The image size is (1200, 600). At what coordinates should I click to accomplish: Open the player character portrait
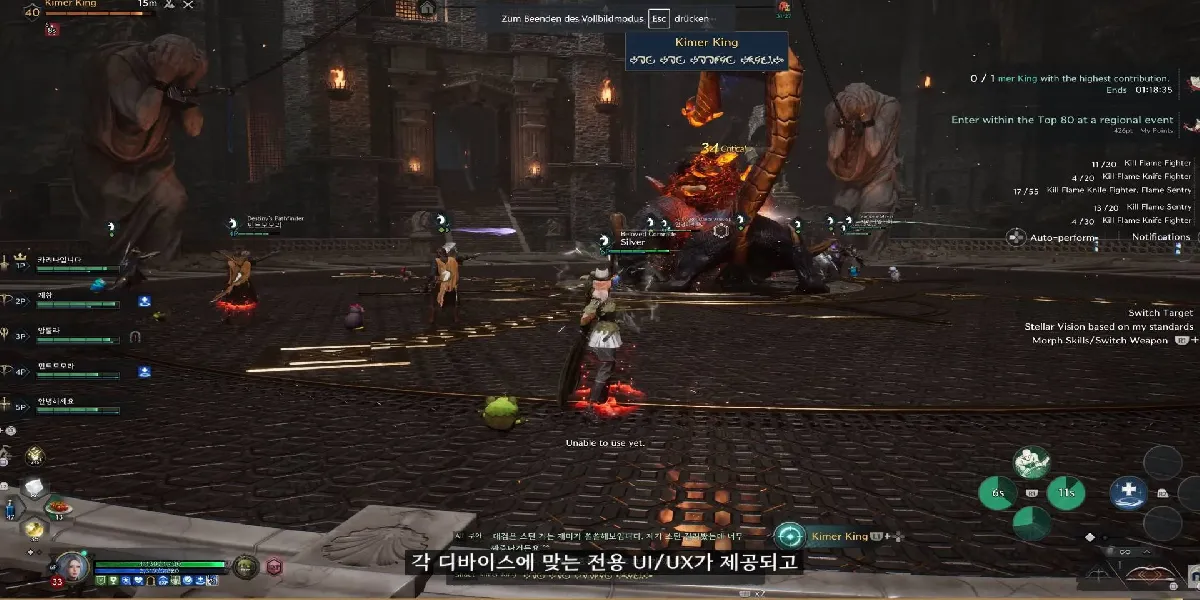pos(72,568)
